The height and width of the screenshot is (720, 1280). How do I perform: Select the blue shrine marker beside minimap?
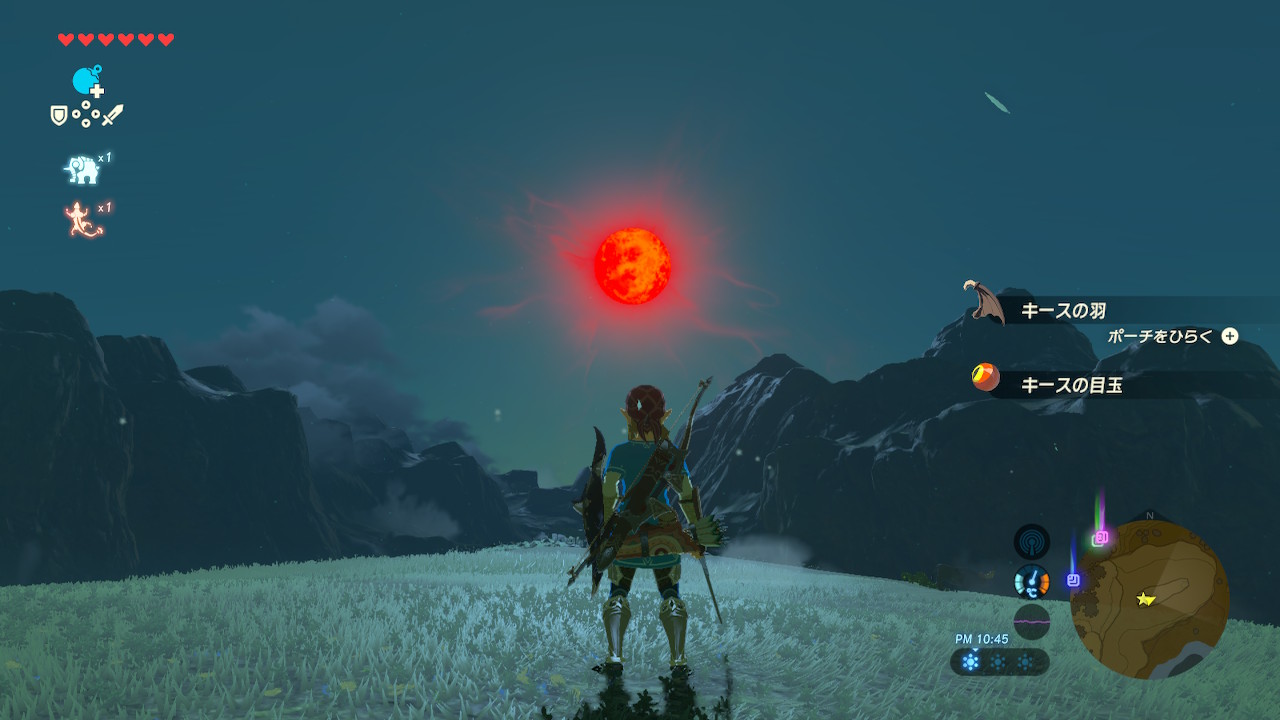tap(1073, 579)
